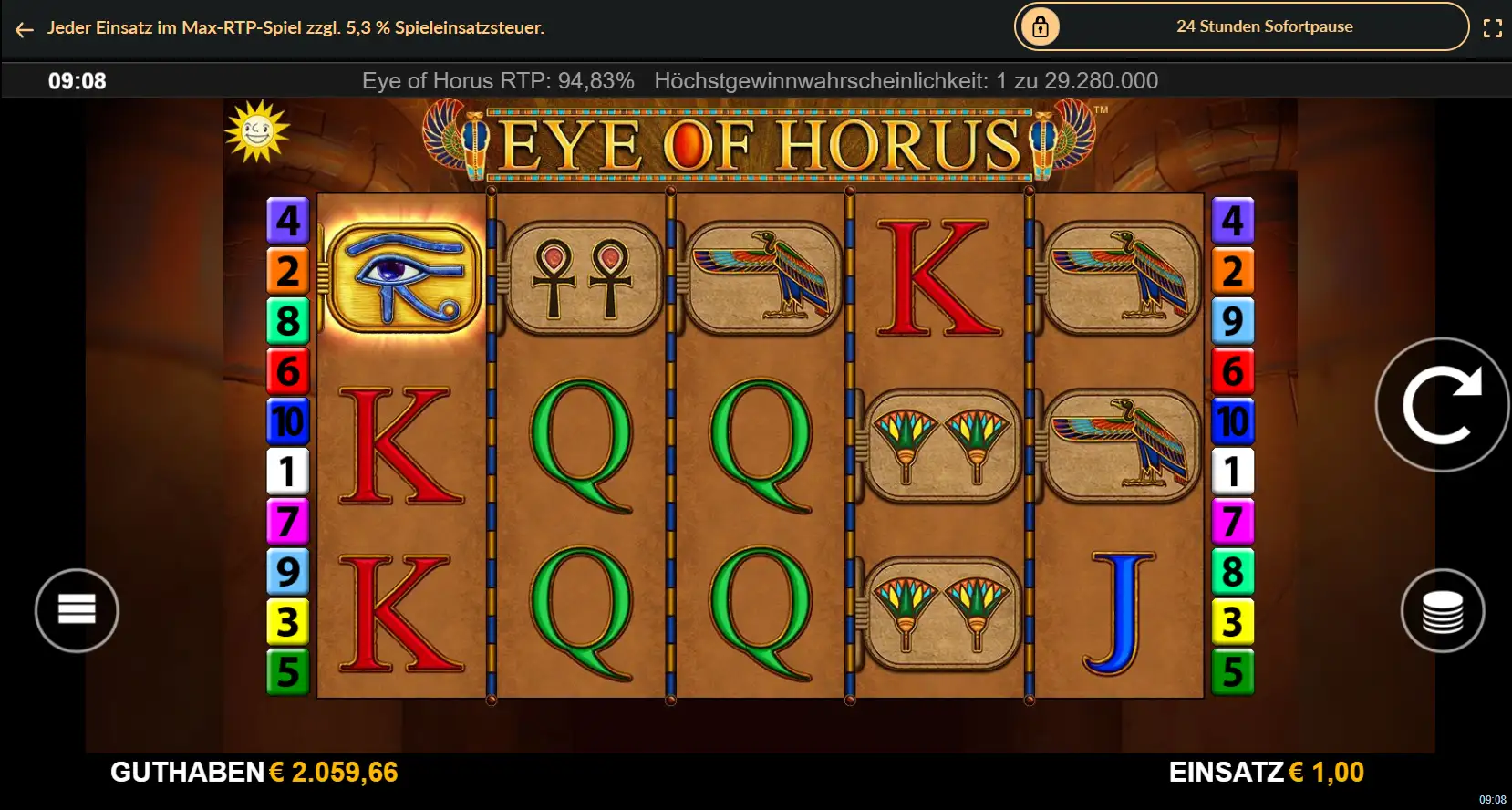The width and height of the screenshot is (1512, 810).
Task: Tap the back arrow at top left
Action: pyautogui.click(x=23, y=28)
